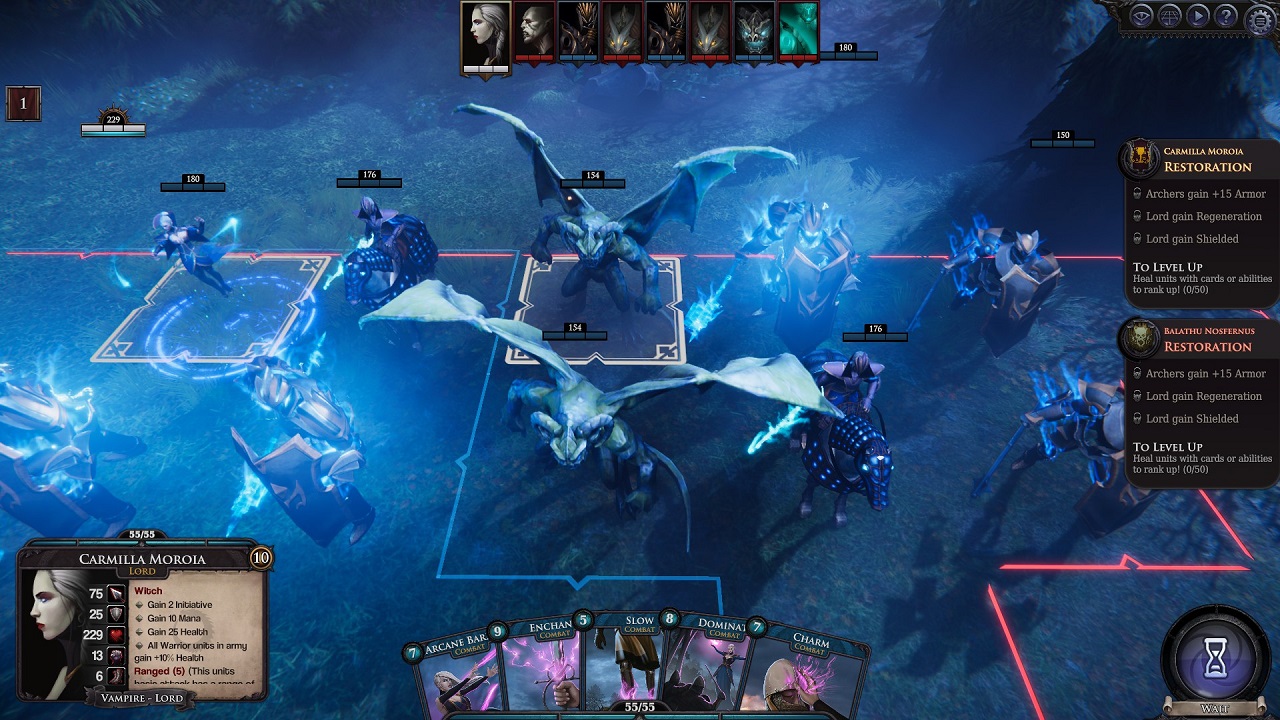
Task: Open the question mark help button
Action: point(1225,16)
